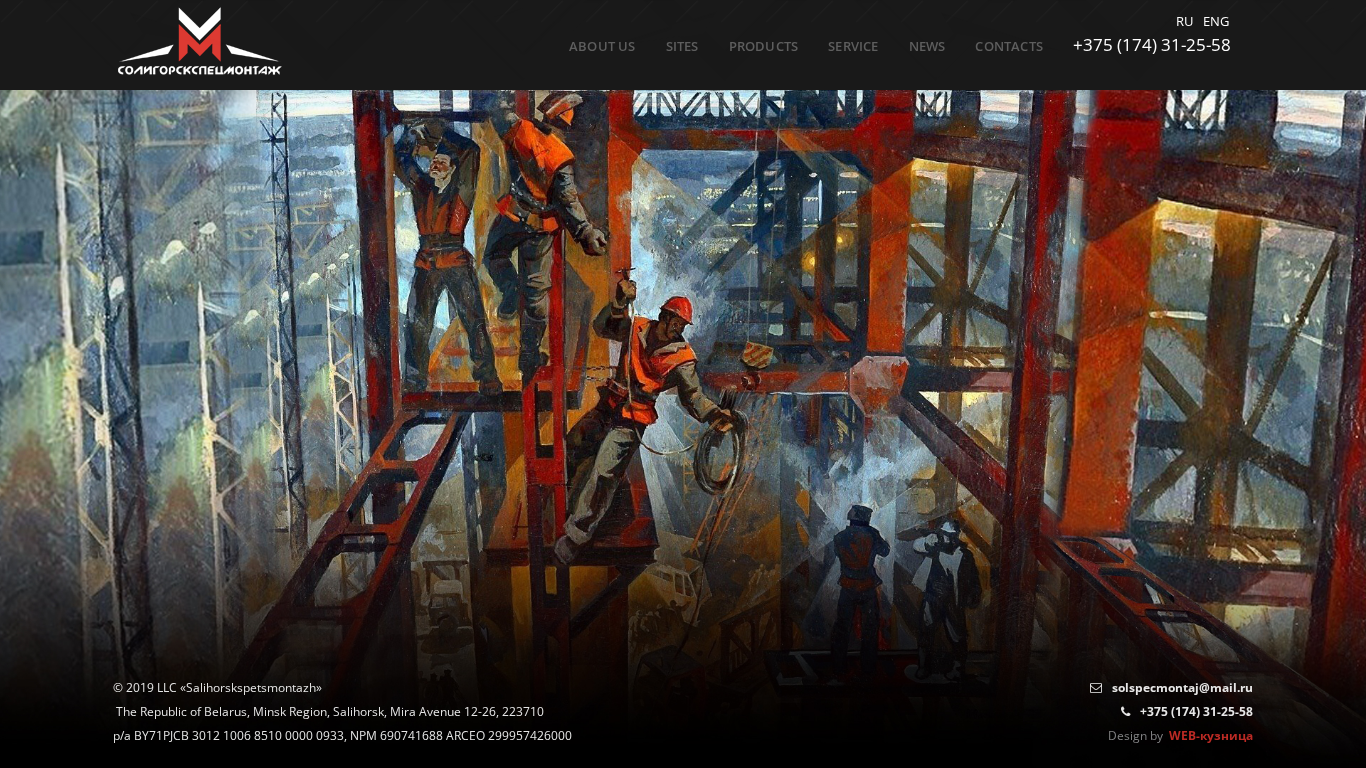This screenshot has height=768, width=1366.
Task: Go to the Sites page
Action: click(682, 46)
